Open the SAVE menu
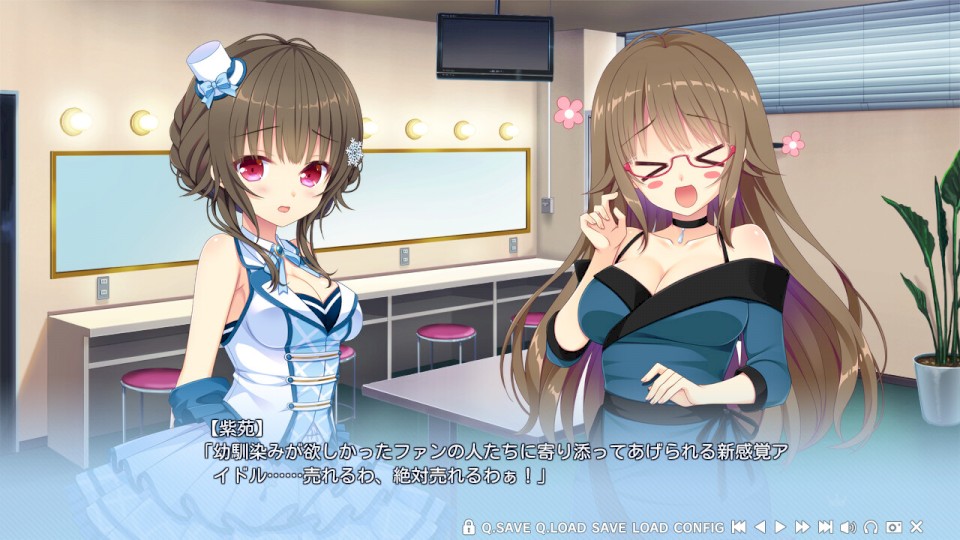This screenshot has height=540, width=960. [608, 527]
